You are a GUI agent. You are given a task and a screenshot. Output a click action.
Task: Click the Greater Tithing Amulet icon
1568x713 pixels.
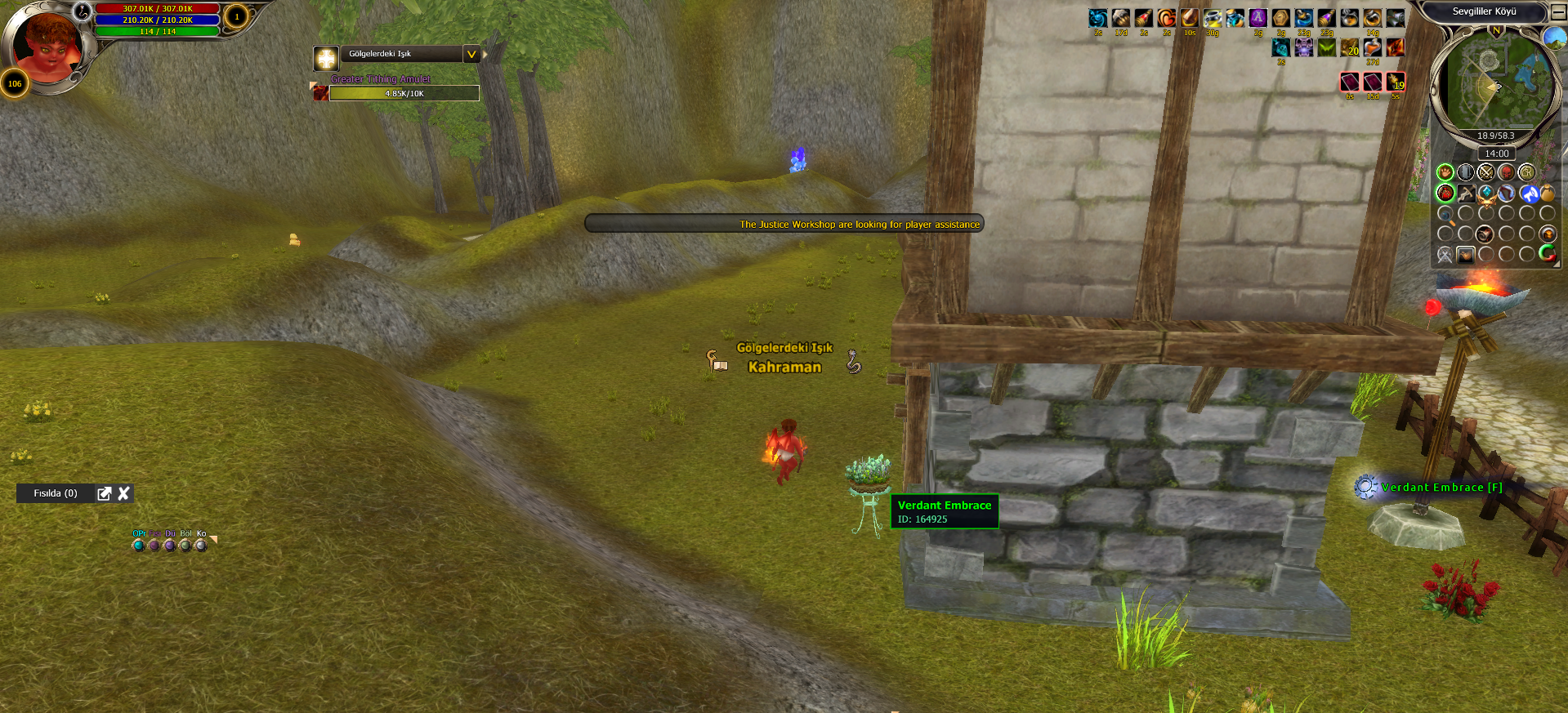(x=321, y=93)
